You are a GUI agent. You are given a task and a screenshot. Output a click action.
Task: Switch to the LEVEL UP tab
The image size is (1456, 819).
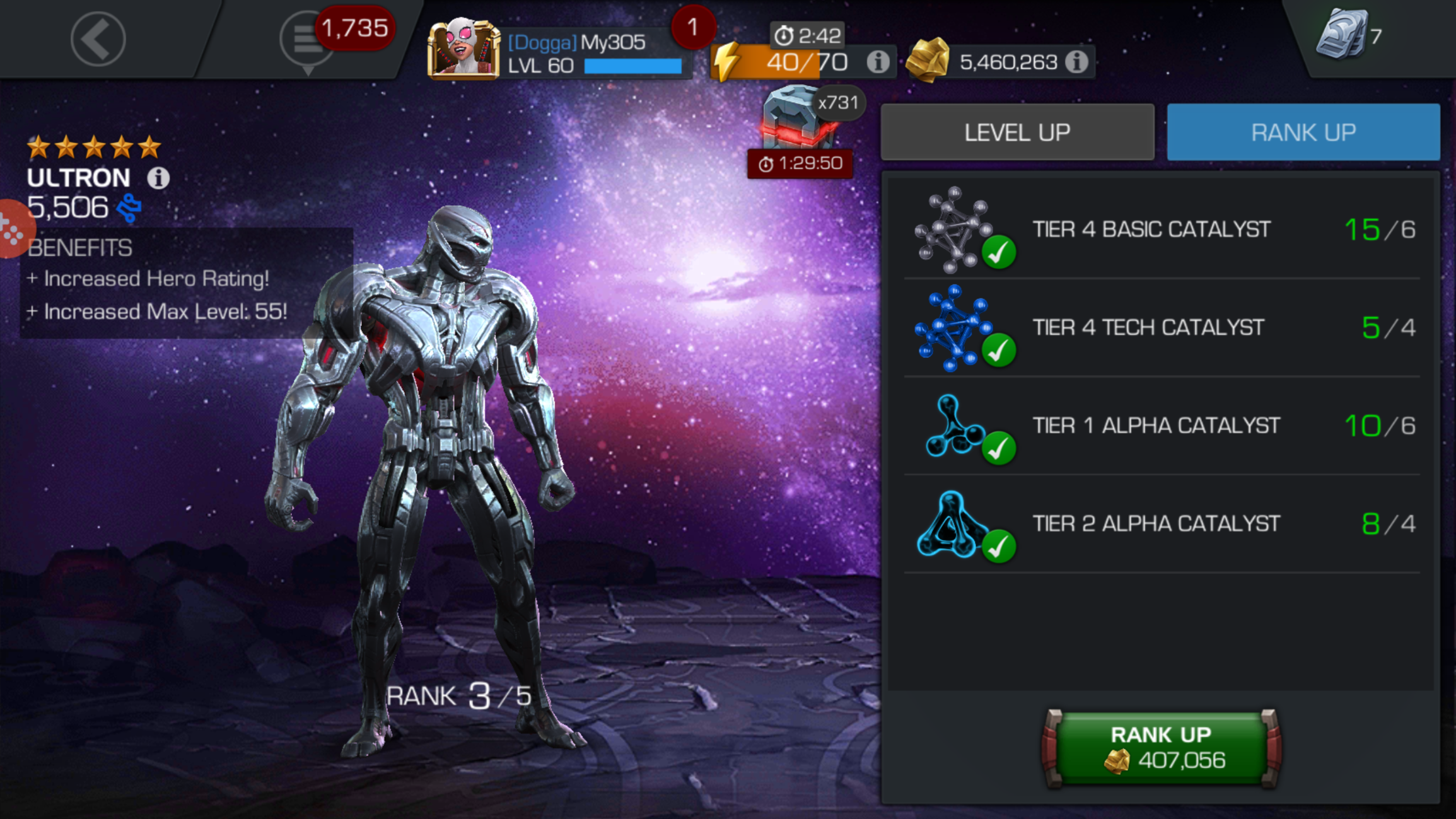coord(1016,132)
